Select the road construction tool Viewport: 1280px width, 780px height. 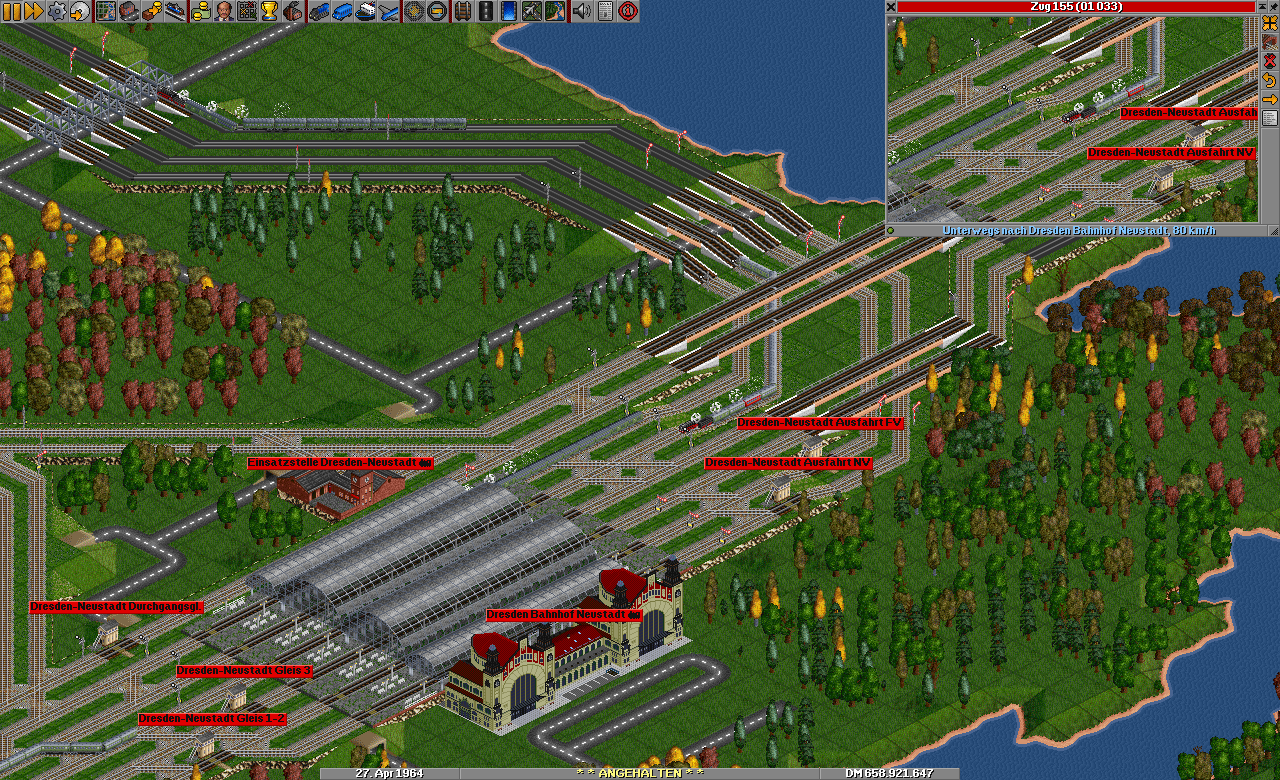[485, 11]
